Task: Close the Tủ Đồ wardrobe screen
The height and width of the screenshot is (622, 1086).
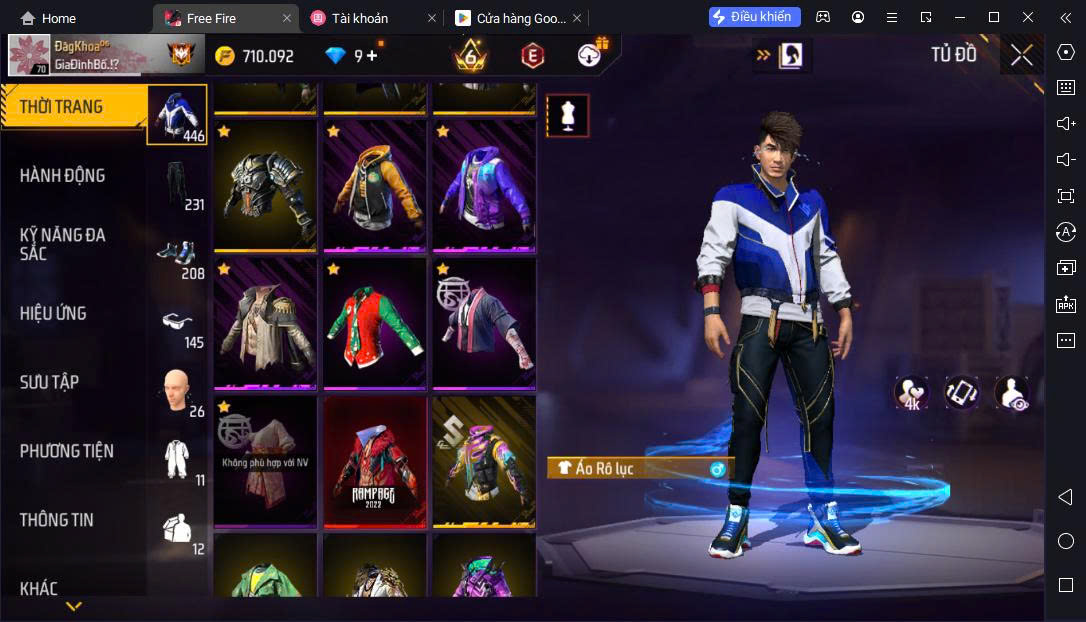Action: [x=1021, y=55]
